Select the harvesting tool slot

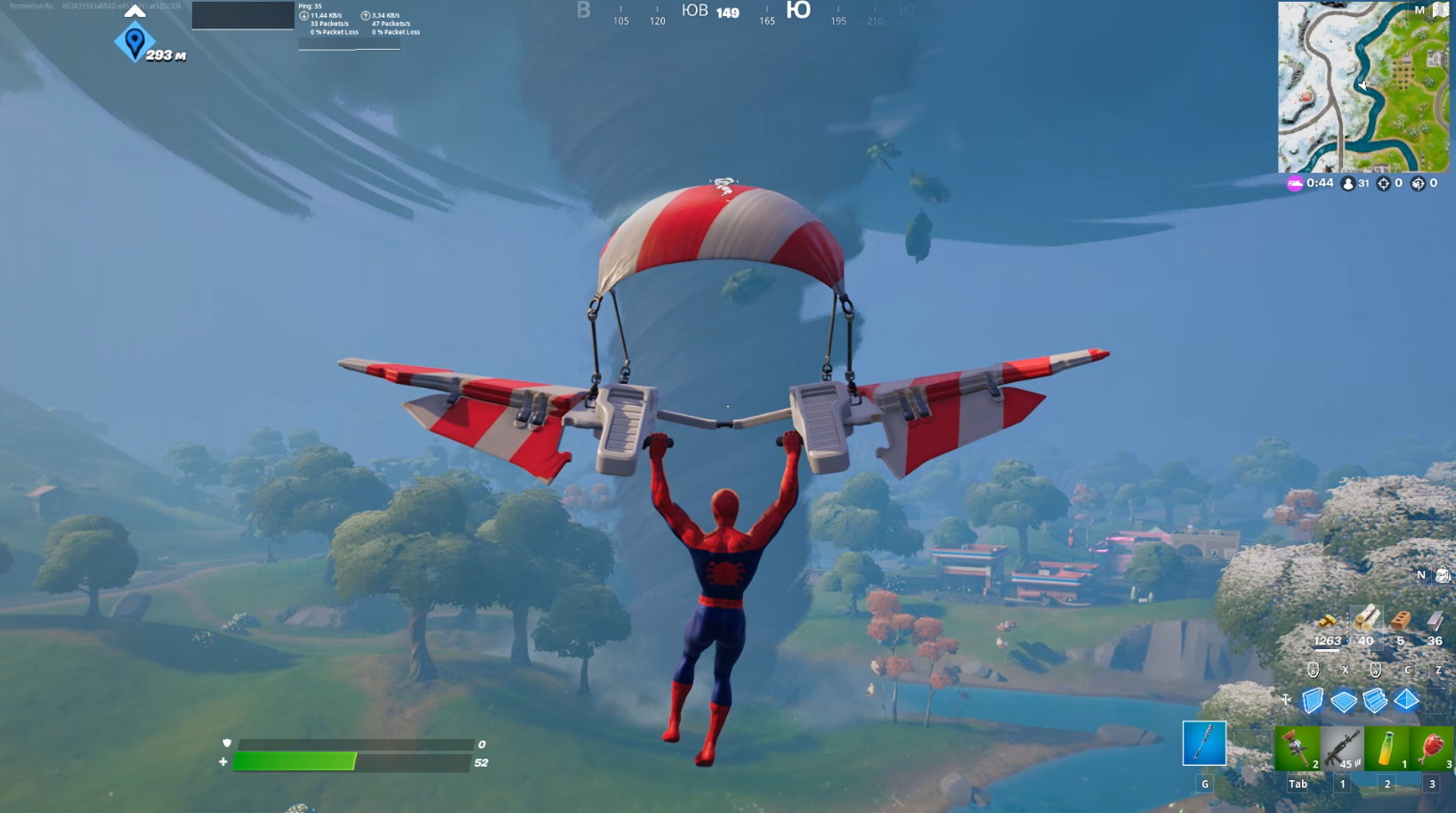click(x=1203, y=744)
